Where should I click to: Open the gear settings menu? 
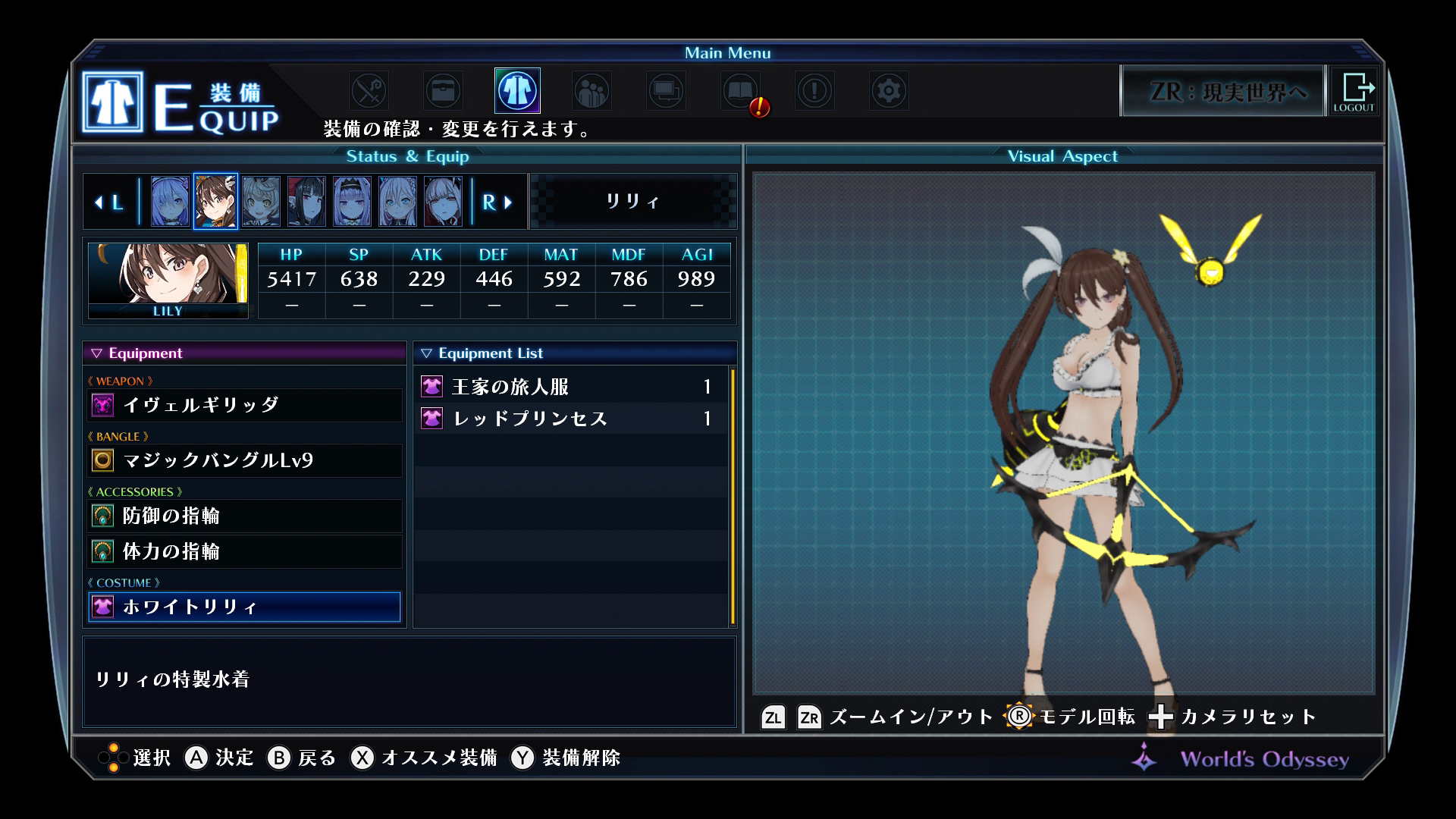pos(889,91)
